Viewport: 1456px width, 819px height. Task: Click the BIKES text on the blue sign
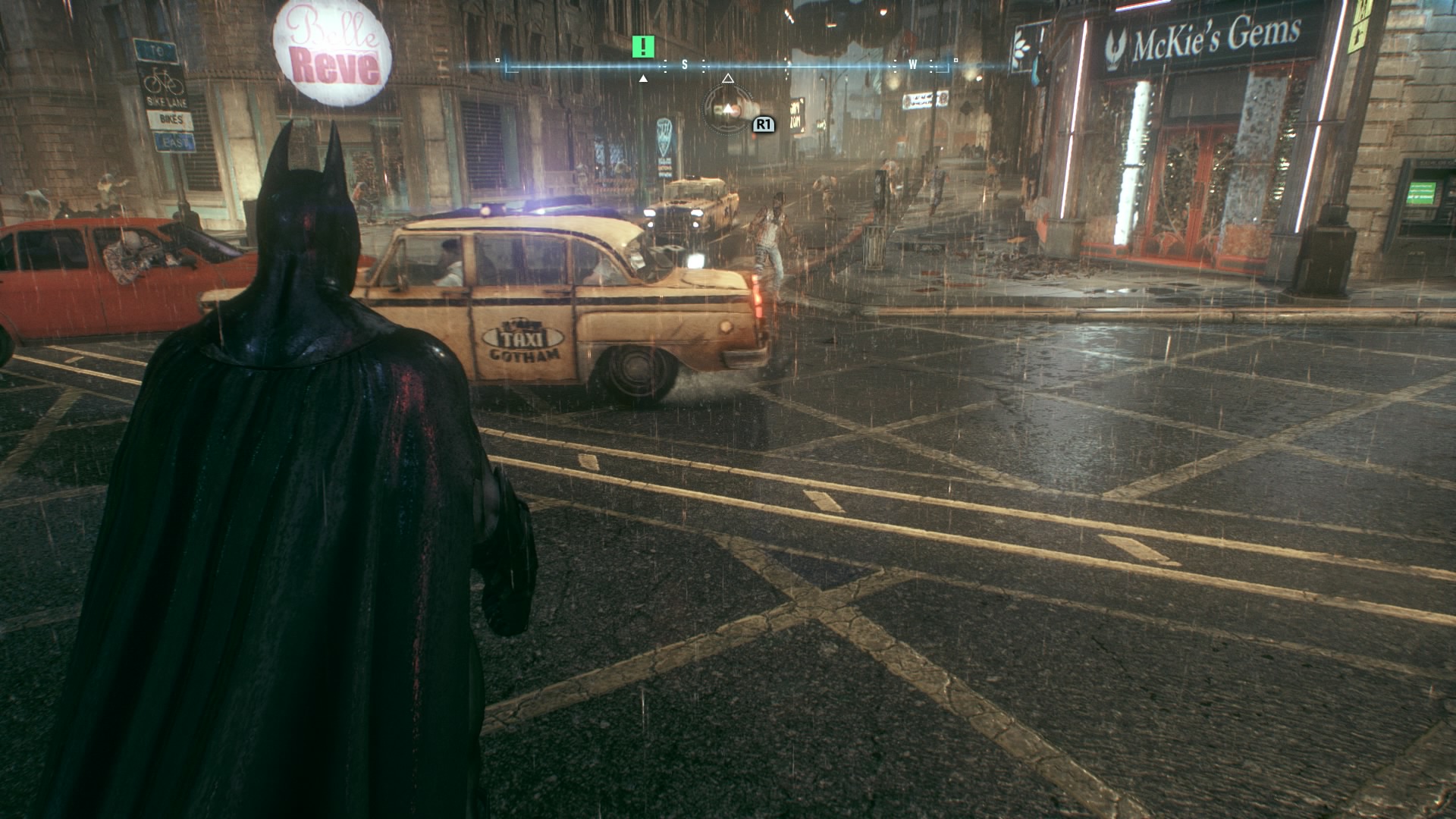pos(171,118)
